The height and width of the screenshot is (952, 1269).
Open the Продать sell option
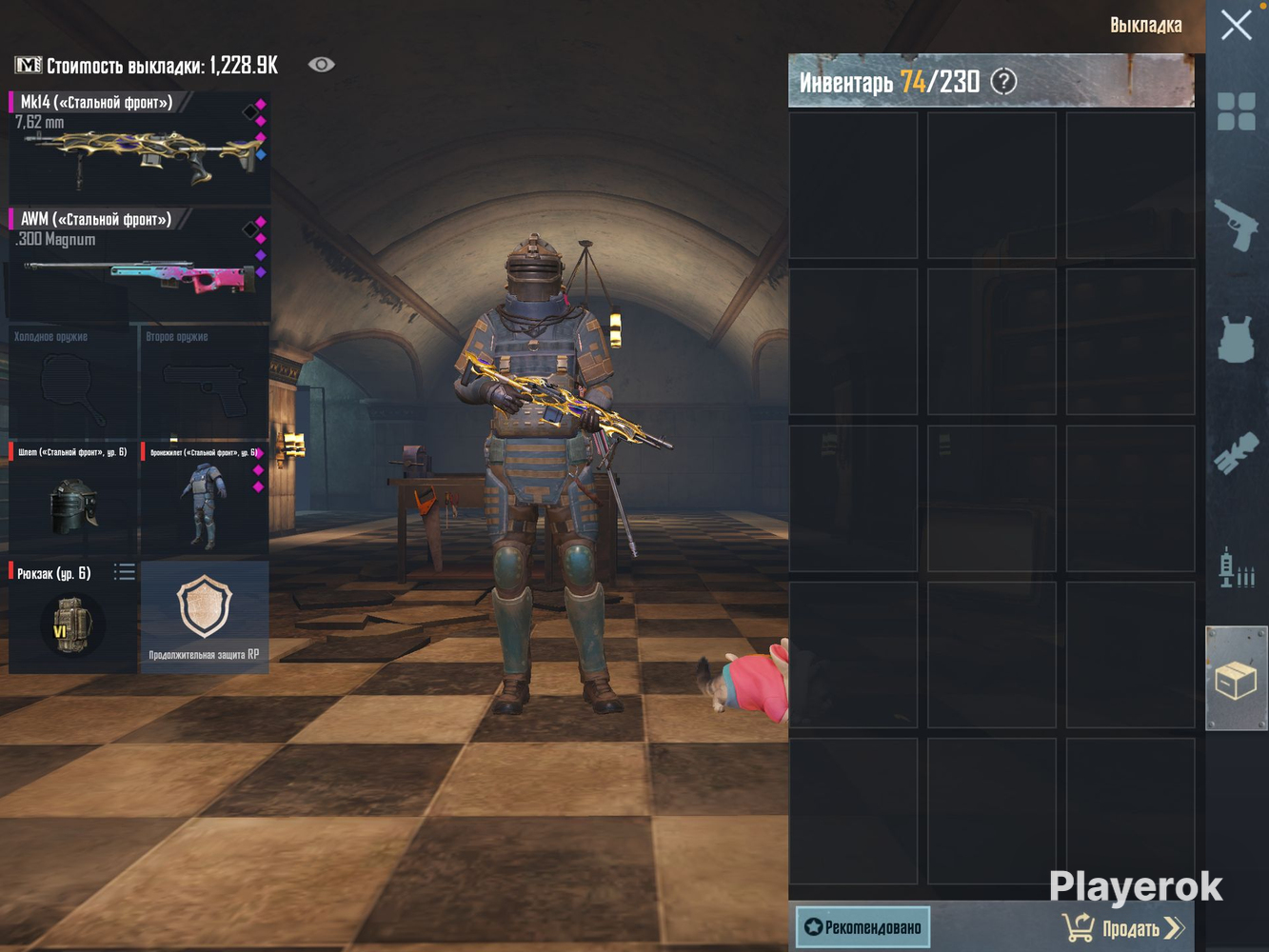(1123, 927)
